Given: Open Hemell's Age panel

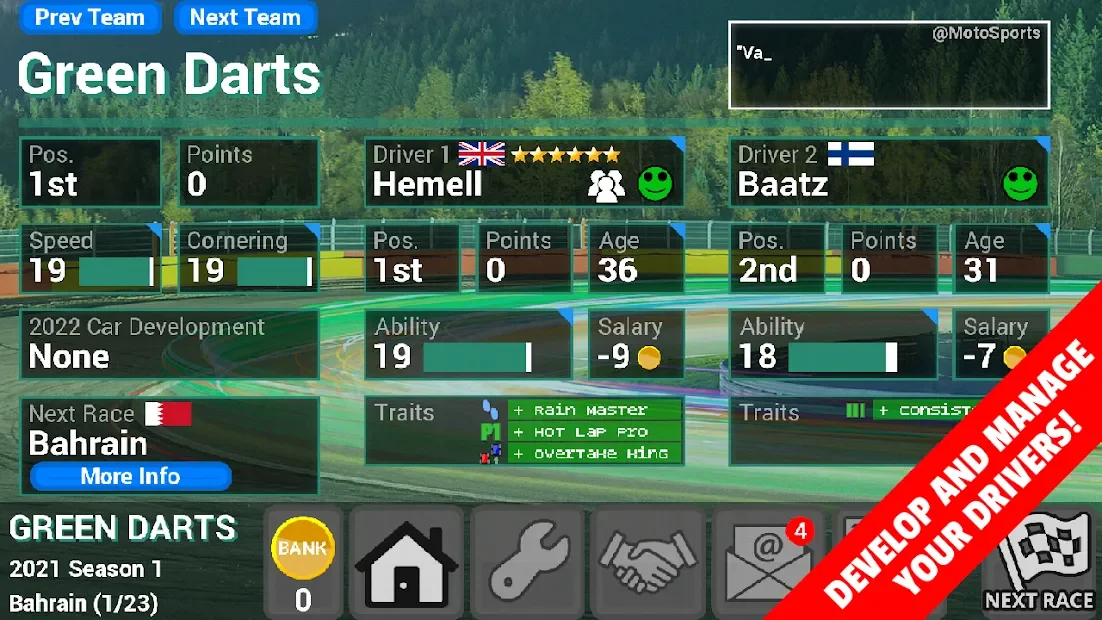Looking at the screenshot, I should point(636,258).
